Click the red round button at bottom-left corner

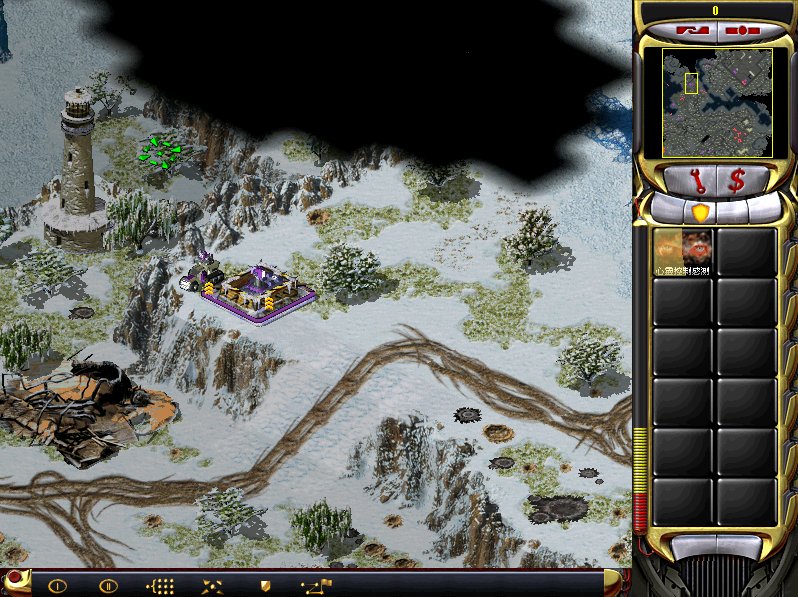(x=13, y=579)
